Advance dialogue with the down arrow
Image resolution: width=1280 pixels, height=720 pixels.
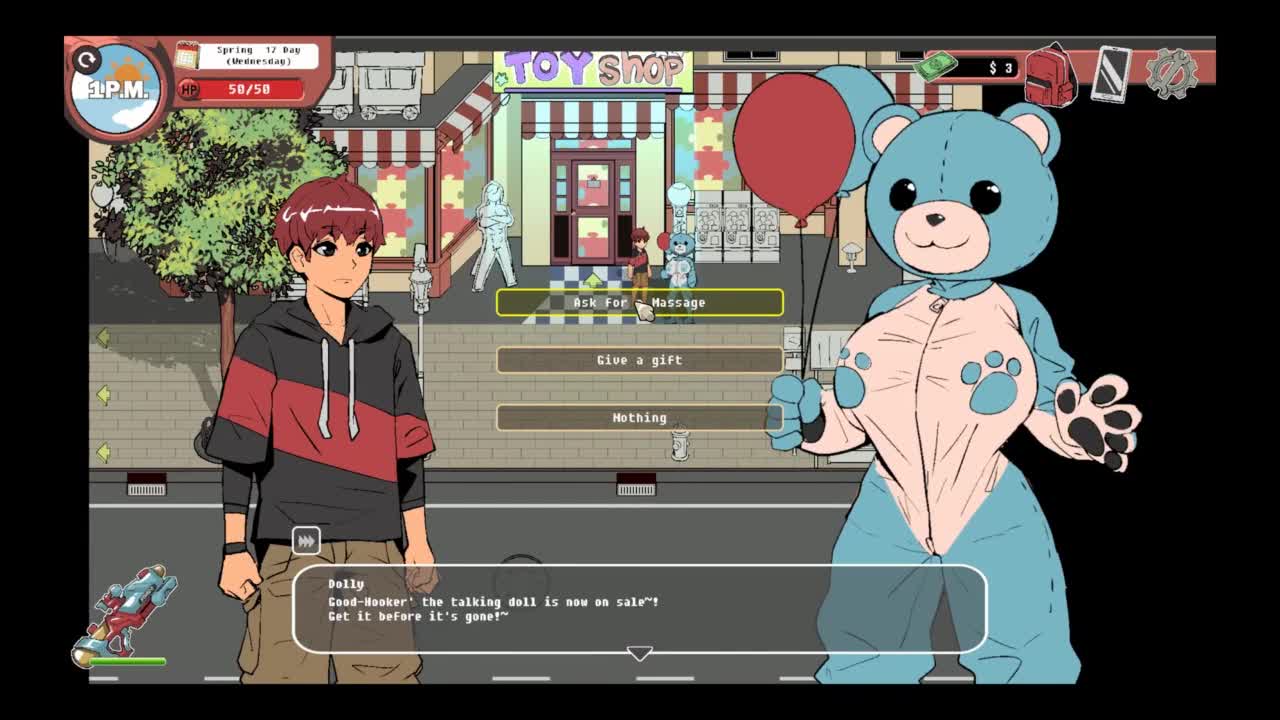coord(639,653)
